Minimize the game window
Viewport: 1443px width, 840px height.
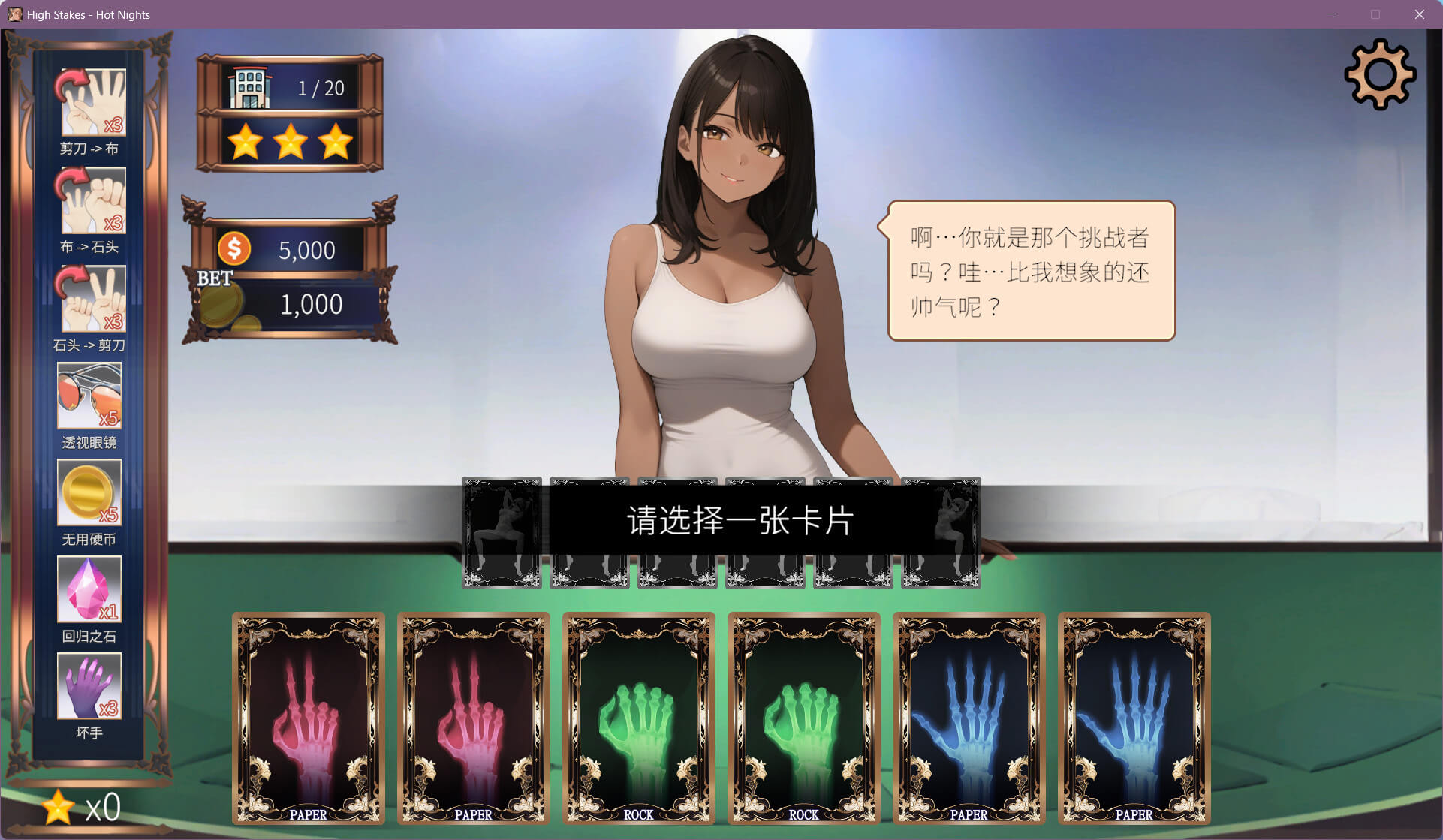click(x=1332, y=14)
